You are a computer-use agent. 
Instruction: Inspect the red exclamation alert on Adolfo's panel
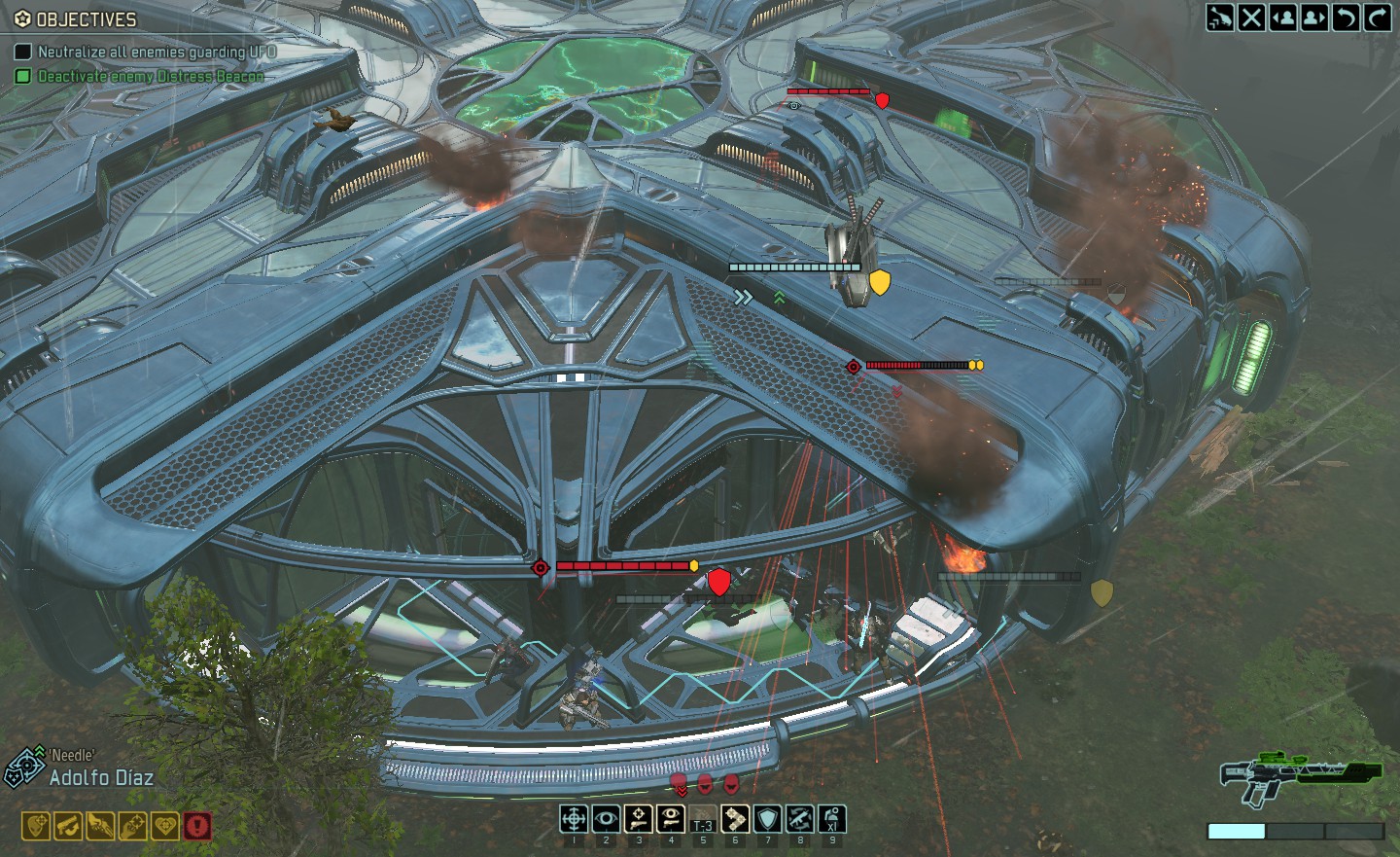coord(197,826)
